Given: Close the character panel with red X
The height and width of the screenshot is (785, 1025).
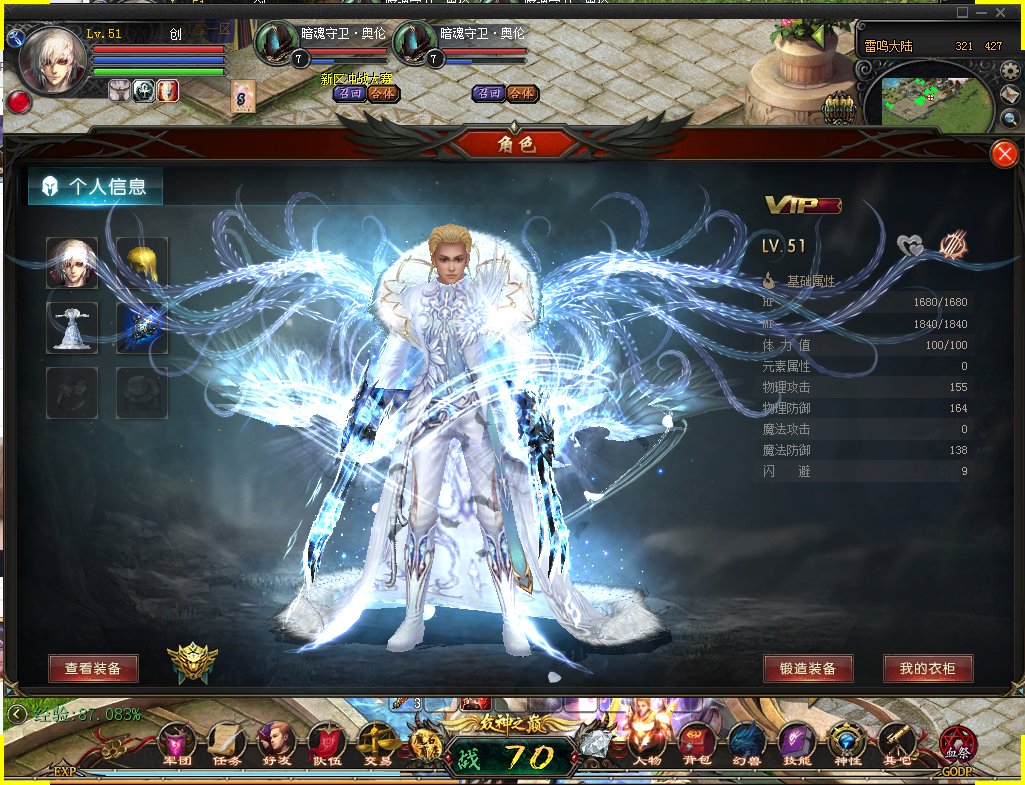Looking at the screenshot, I should [1004, 154].
